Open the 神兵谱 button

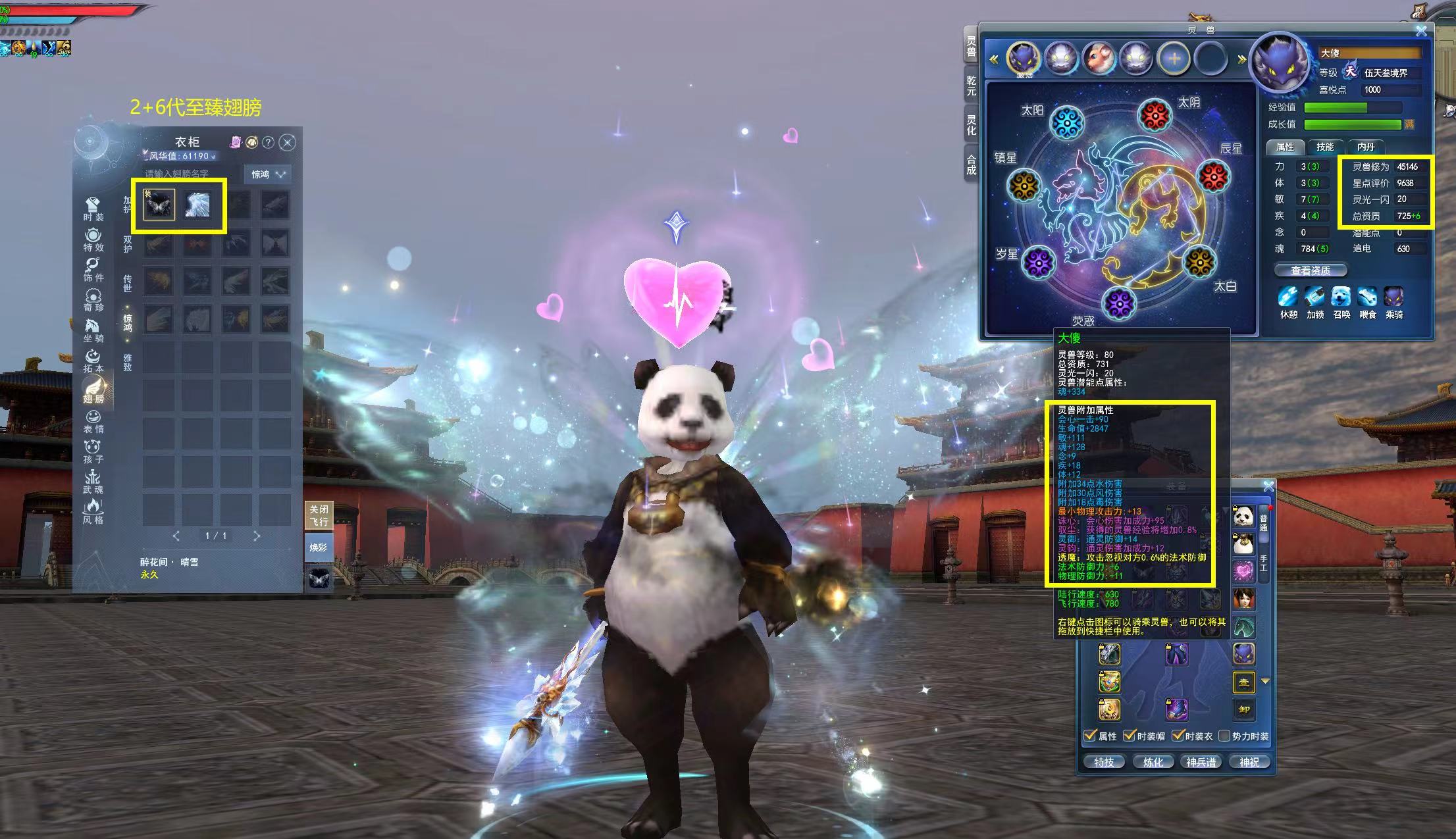point(1201,762)
